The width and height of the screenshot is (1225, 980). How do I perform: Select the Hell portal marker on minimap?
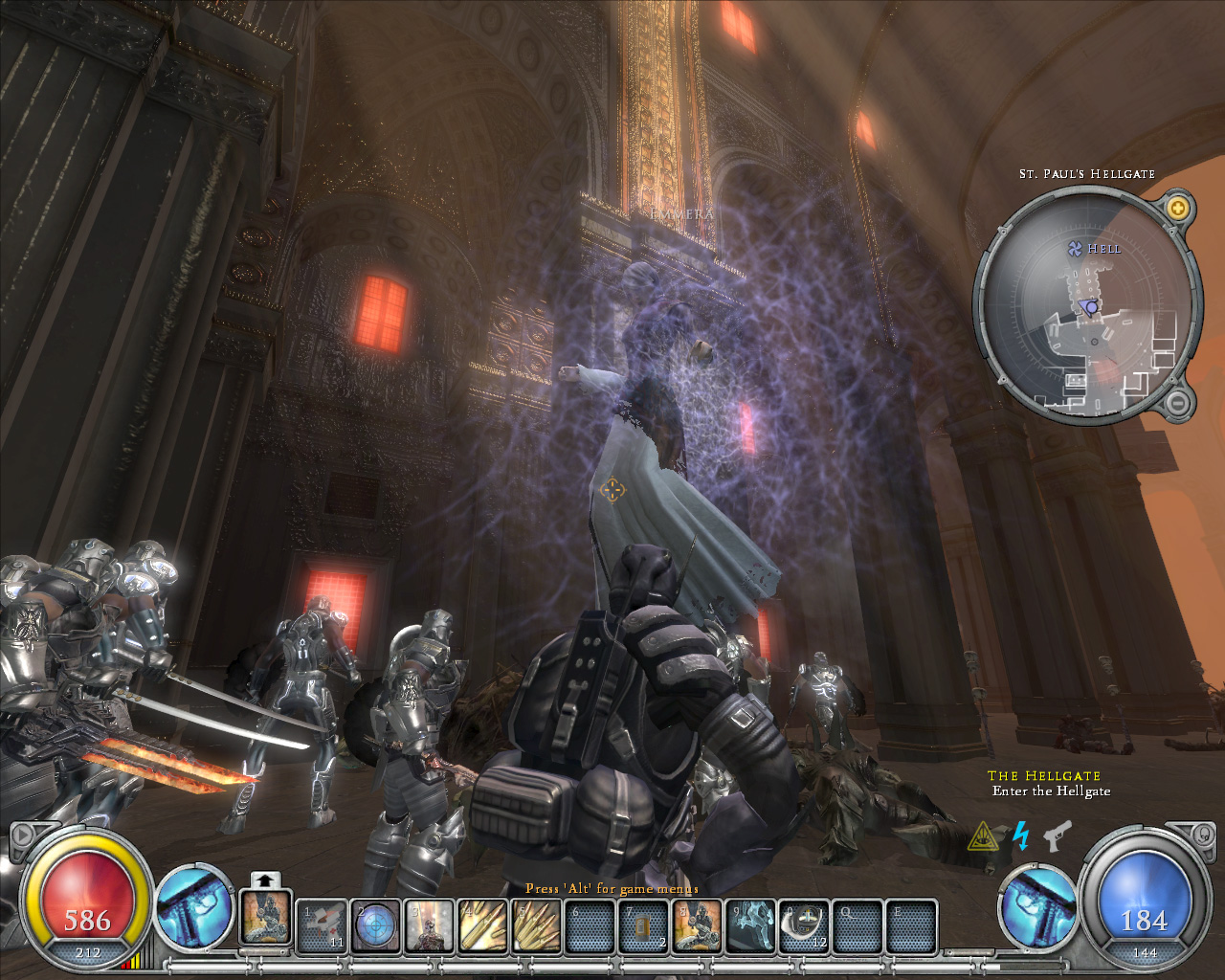[x=1075, y=249]
